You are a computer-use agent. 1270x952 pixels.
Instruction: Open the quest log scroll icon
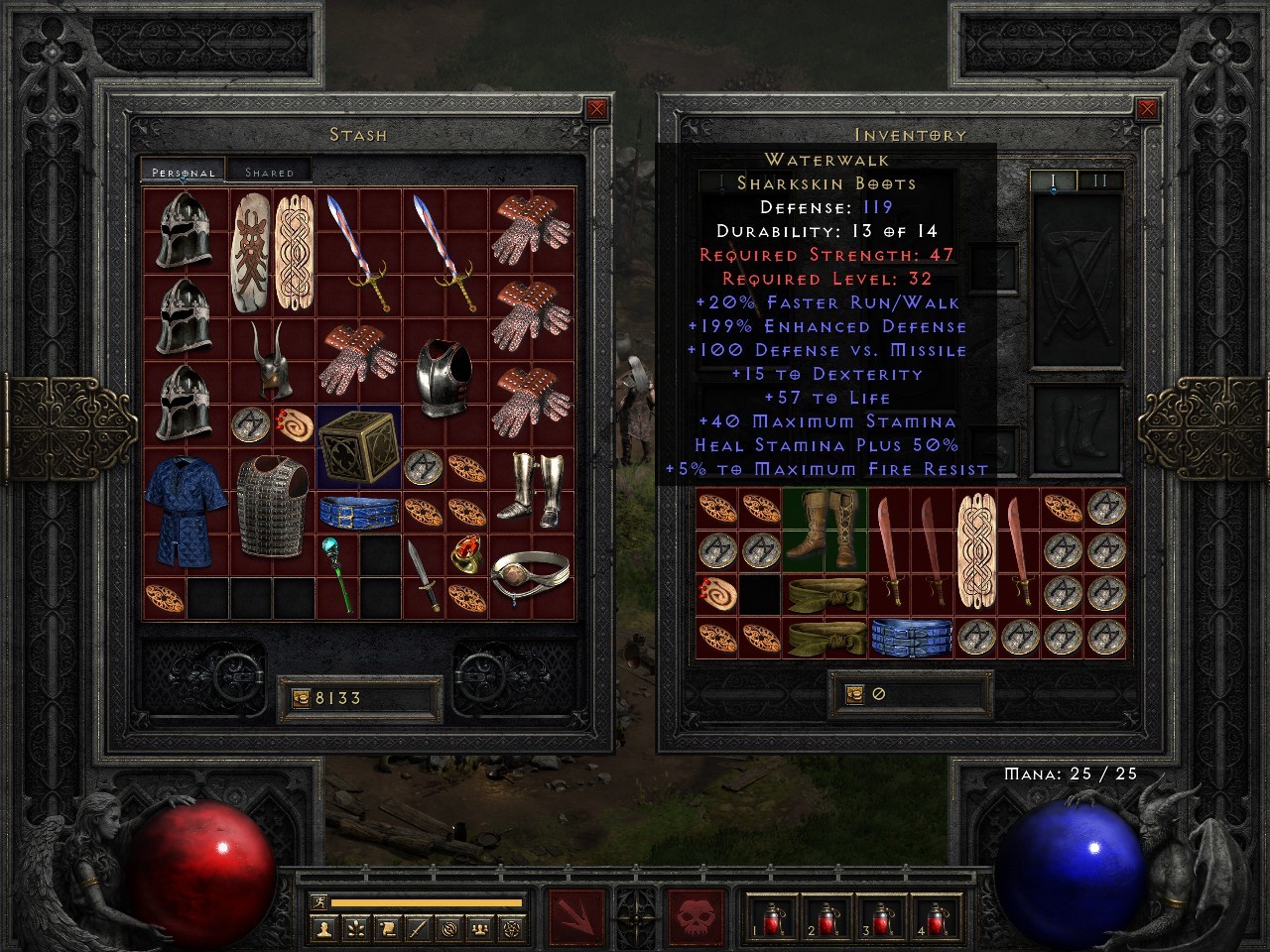click(387, 928)
